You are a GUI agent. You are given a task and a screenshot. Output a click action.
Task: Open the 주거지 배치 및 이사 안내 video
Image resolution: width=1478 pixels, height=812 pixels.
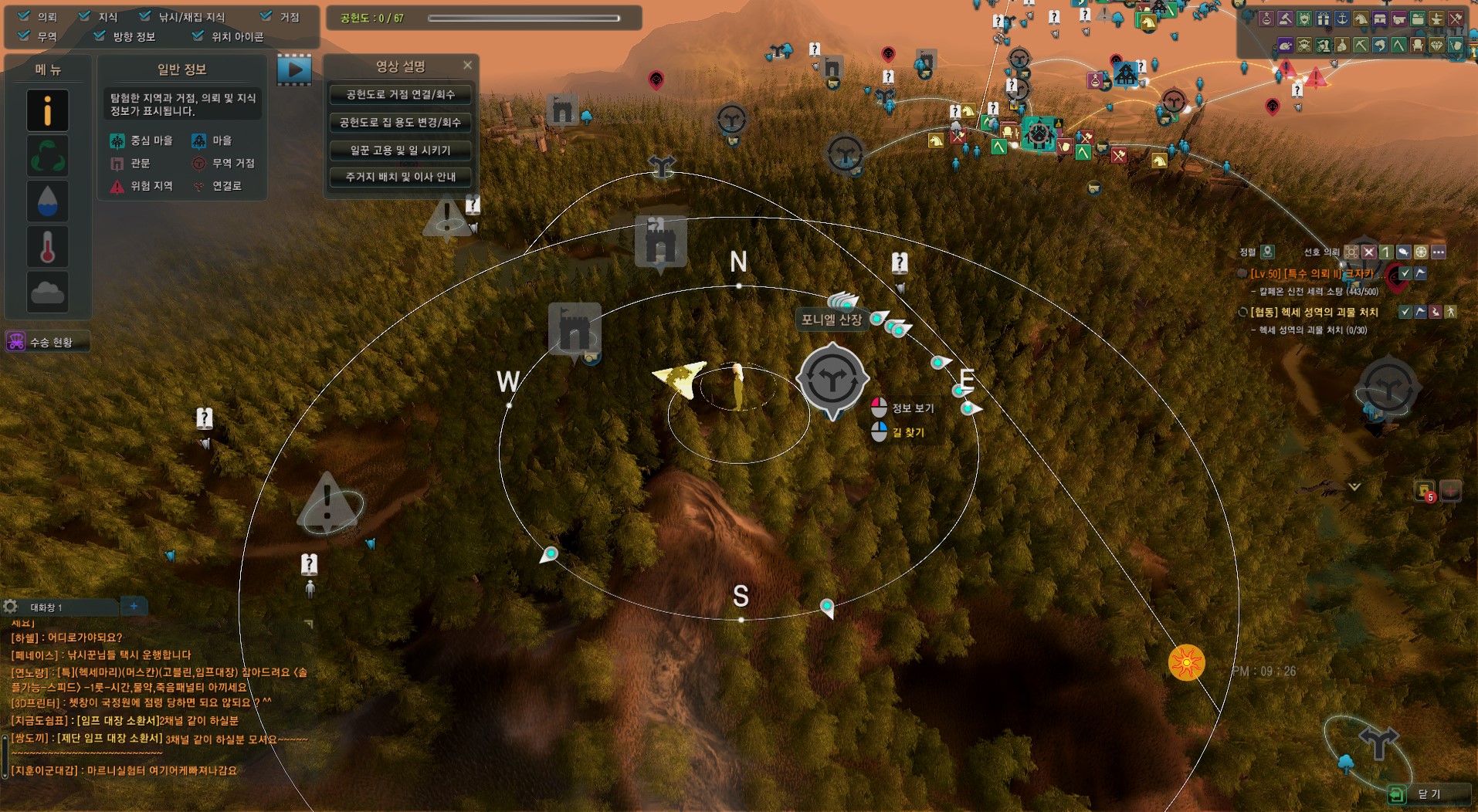click(x=400, y=177)
